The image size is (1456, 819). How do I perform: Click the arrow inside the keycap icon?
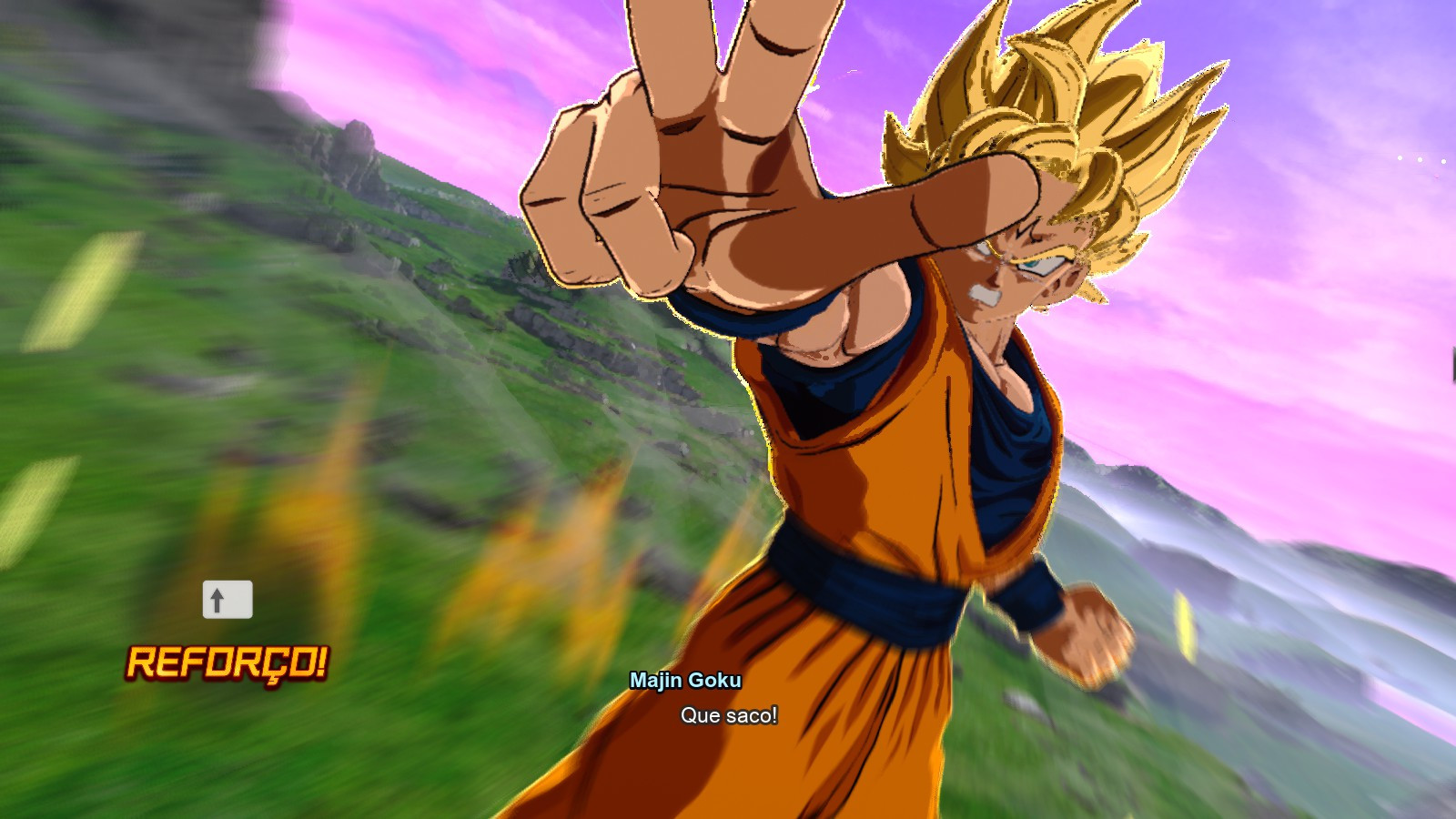pos(217,600)
